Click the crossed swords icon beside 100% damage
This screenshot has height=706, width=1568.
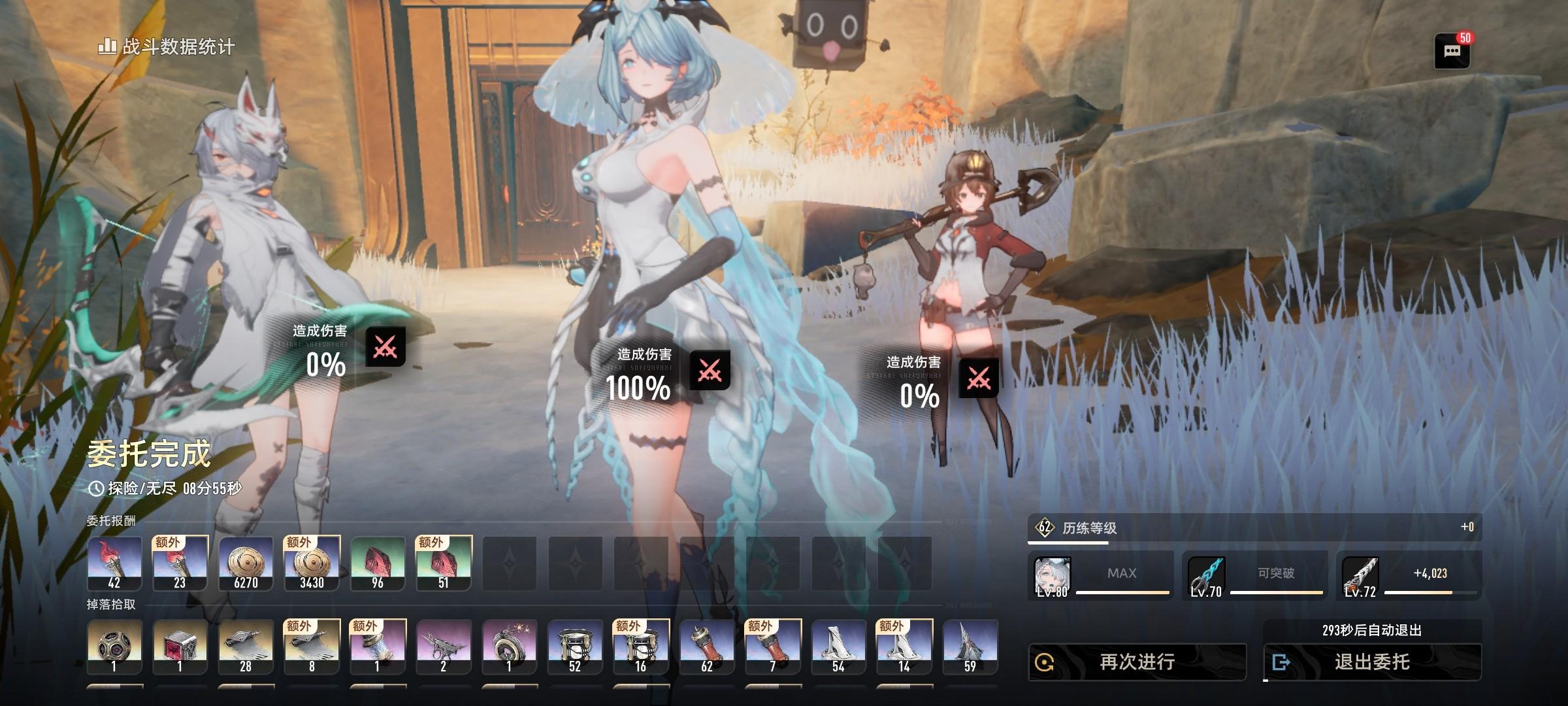[710, 371]
